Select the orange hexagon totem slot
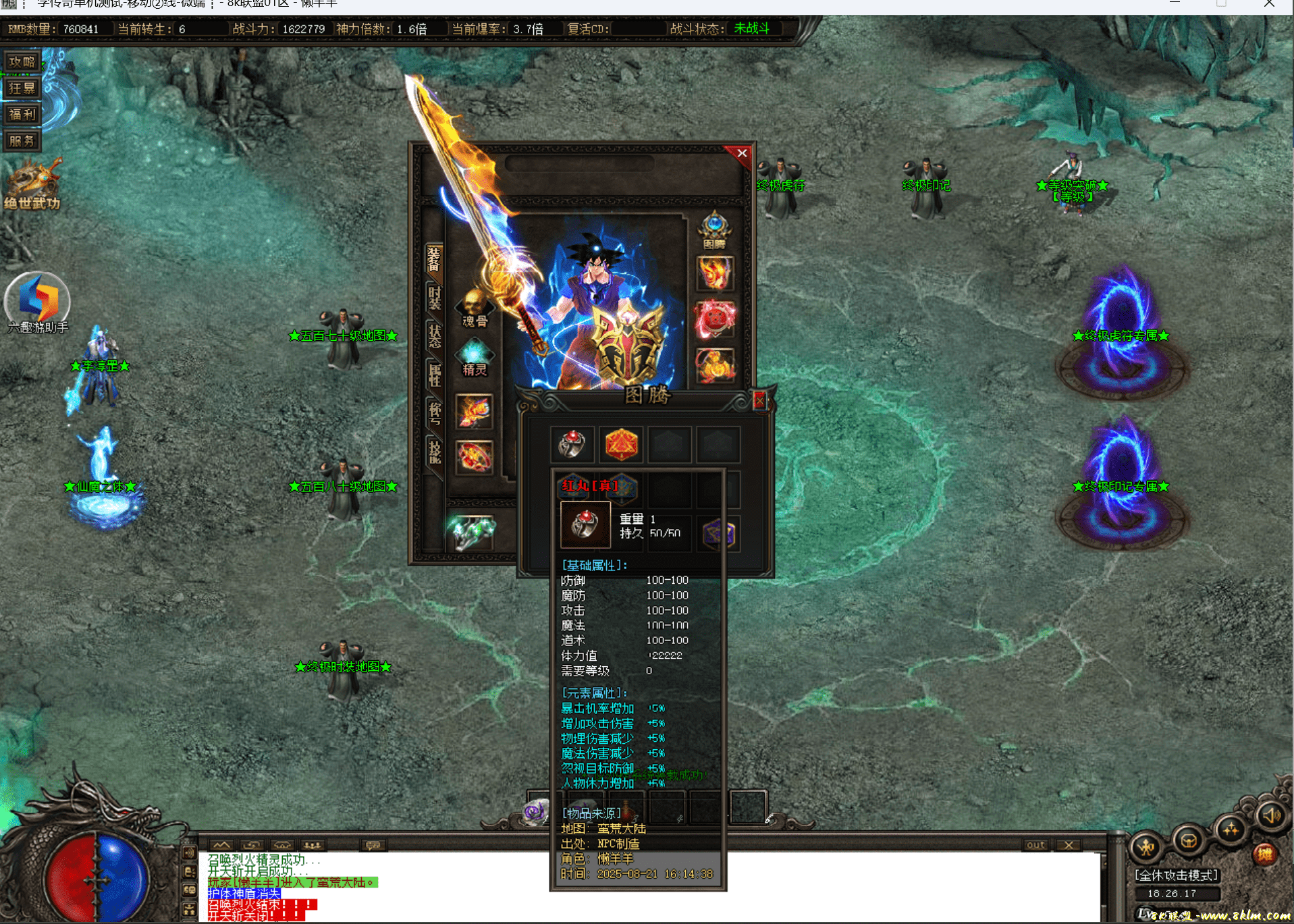Screen dimensions: 1294x924 click(621, 444)
